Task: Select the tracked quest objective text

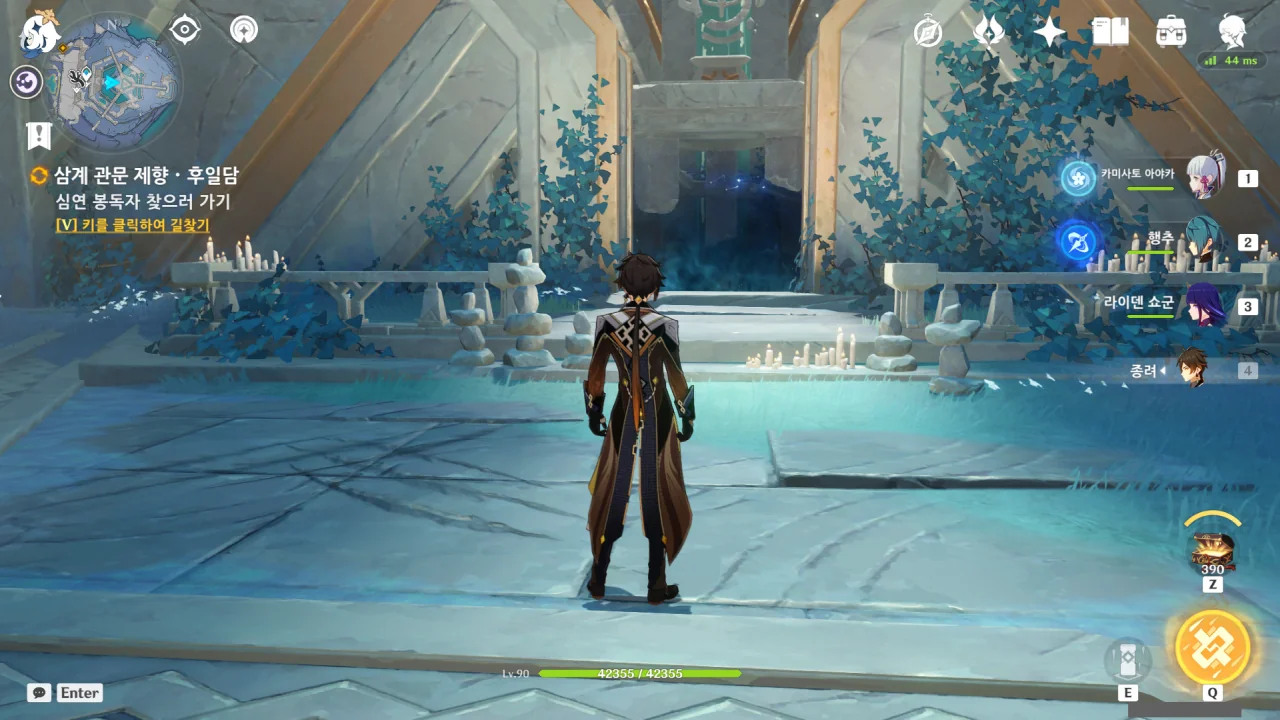Action: click(x=143, y=201)
